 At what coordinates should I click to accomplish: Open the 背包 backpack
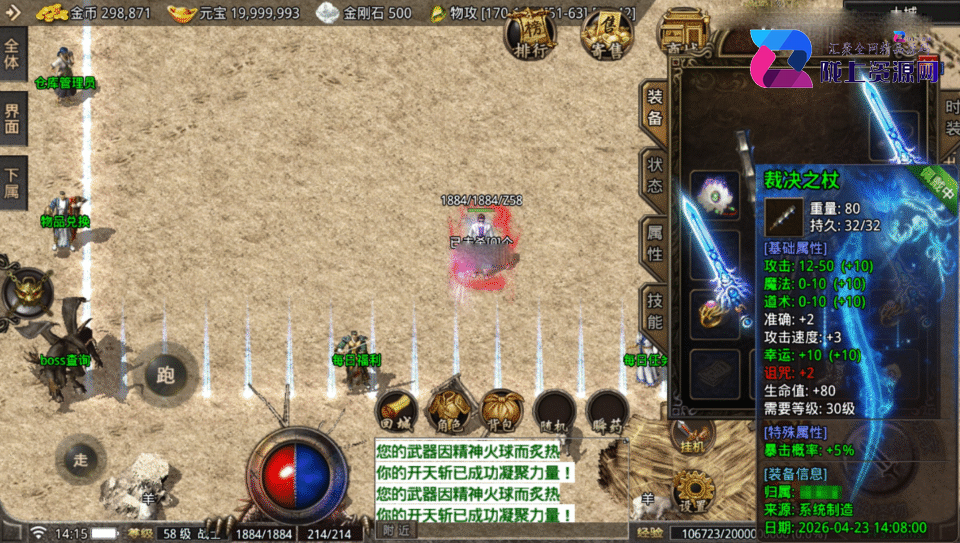(501, 408)
